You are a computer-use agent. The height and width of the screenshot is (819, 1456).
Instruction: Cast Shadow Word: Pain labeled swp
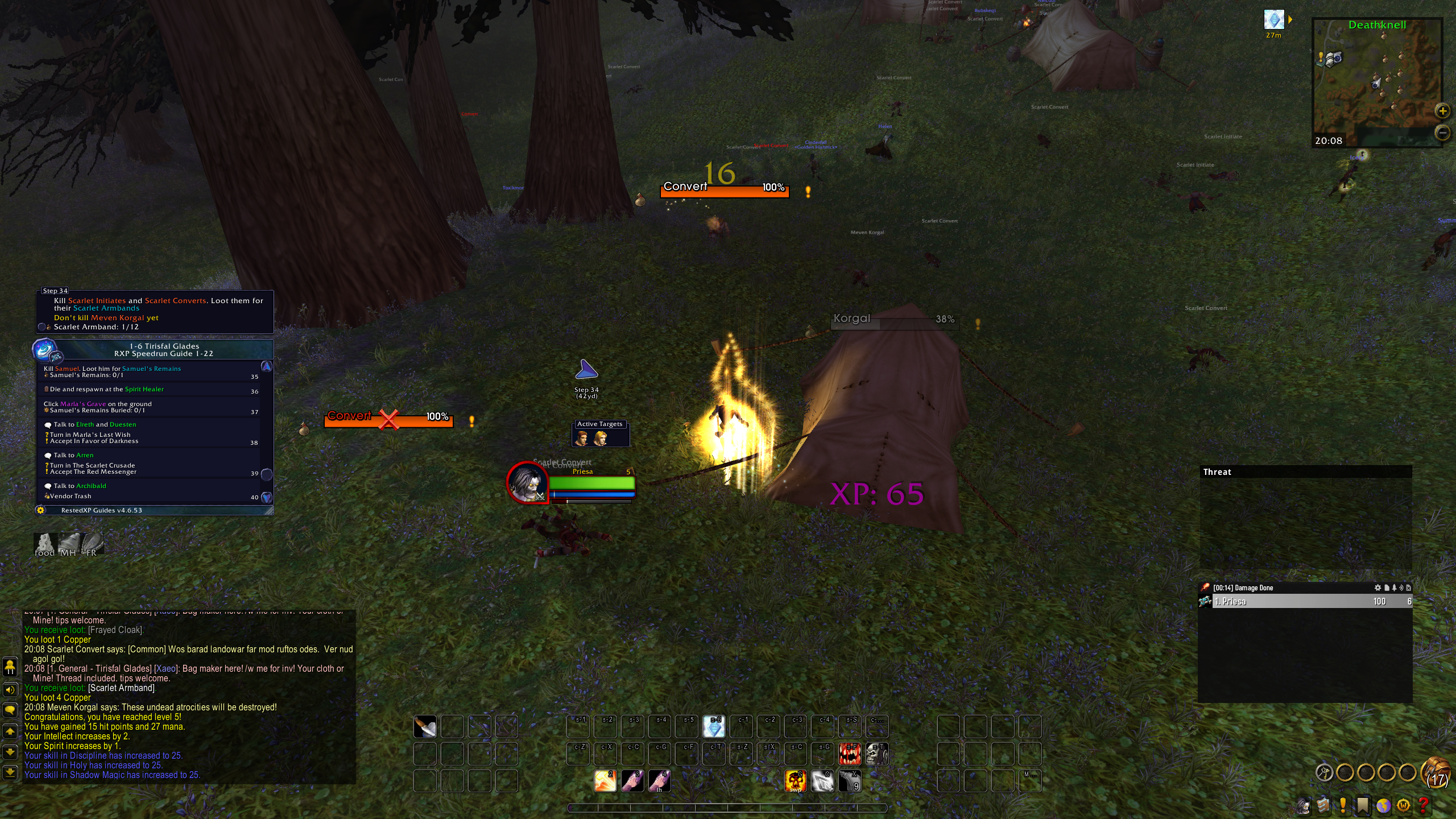click(x=795, y=781)
